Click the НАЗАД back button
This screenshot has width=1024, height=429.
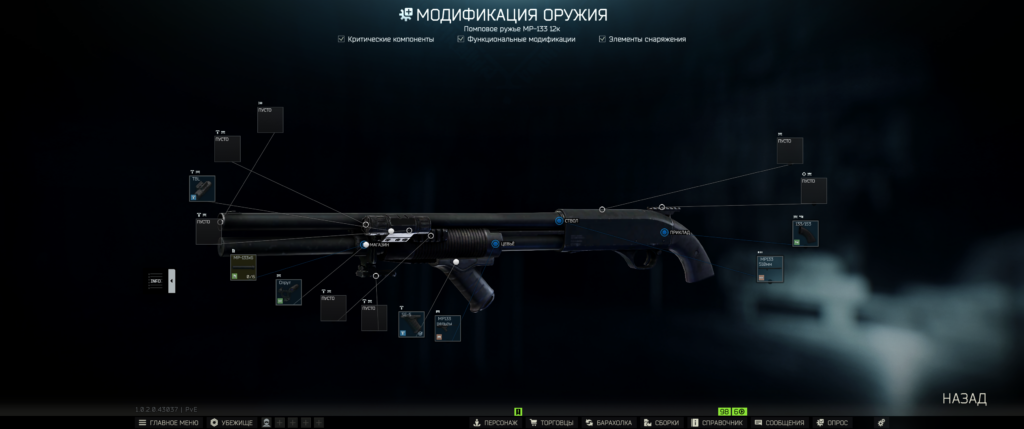pos(964,399)
